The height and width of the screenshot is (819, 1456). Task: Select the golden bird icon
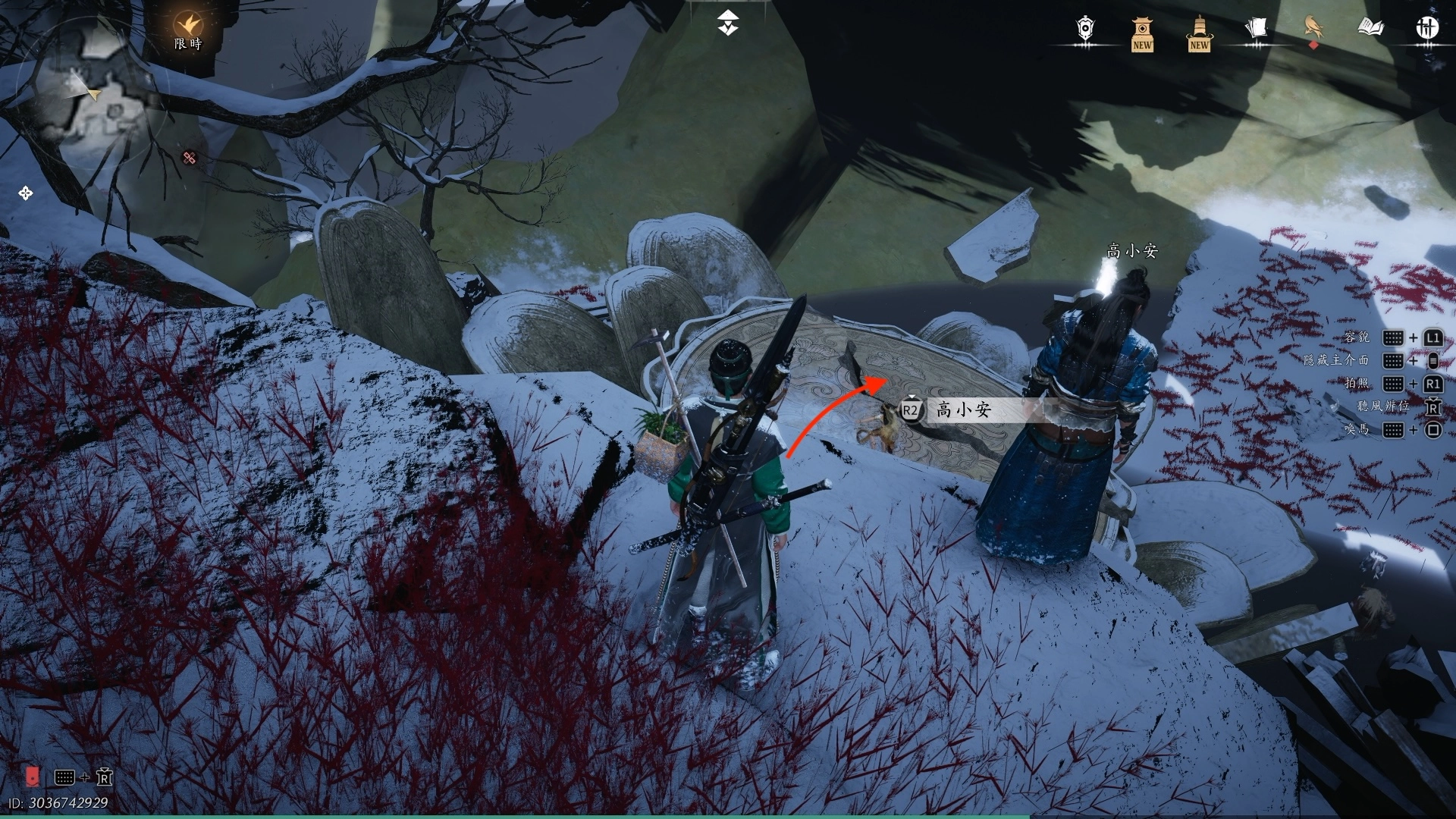coord(1313,27)
